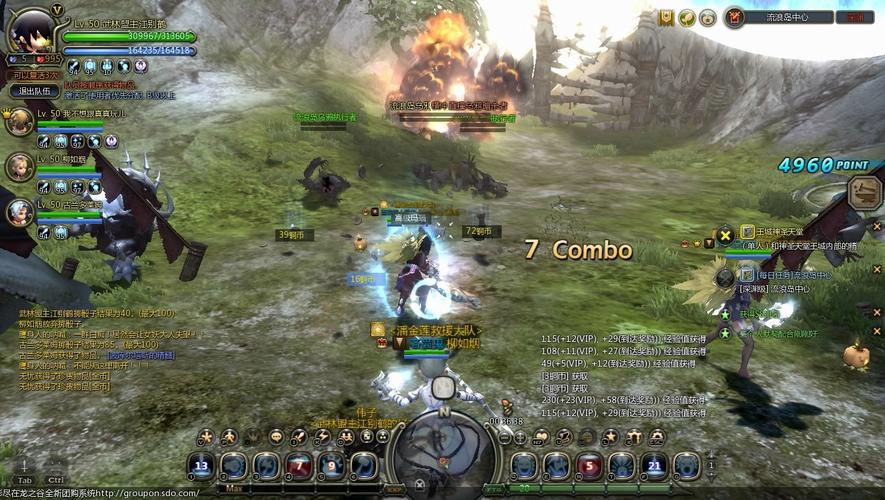Click the red-text button beside the location bar
885x500 pixels.
(855, 17)
